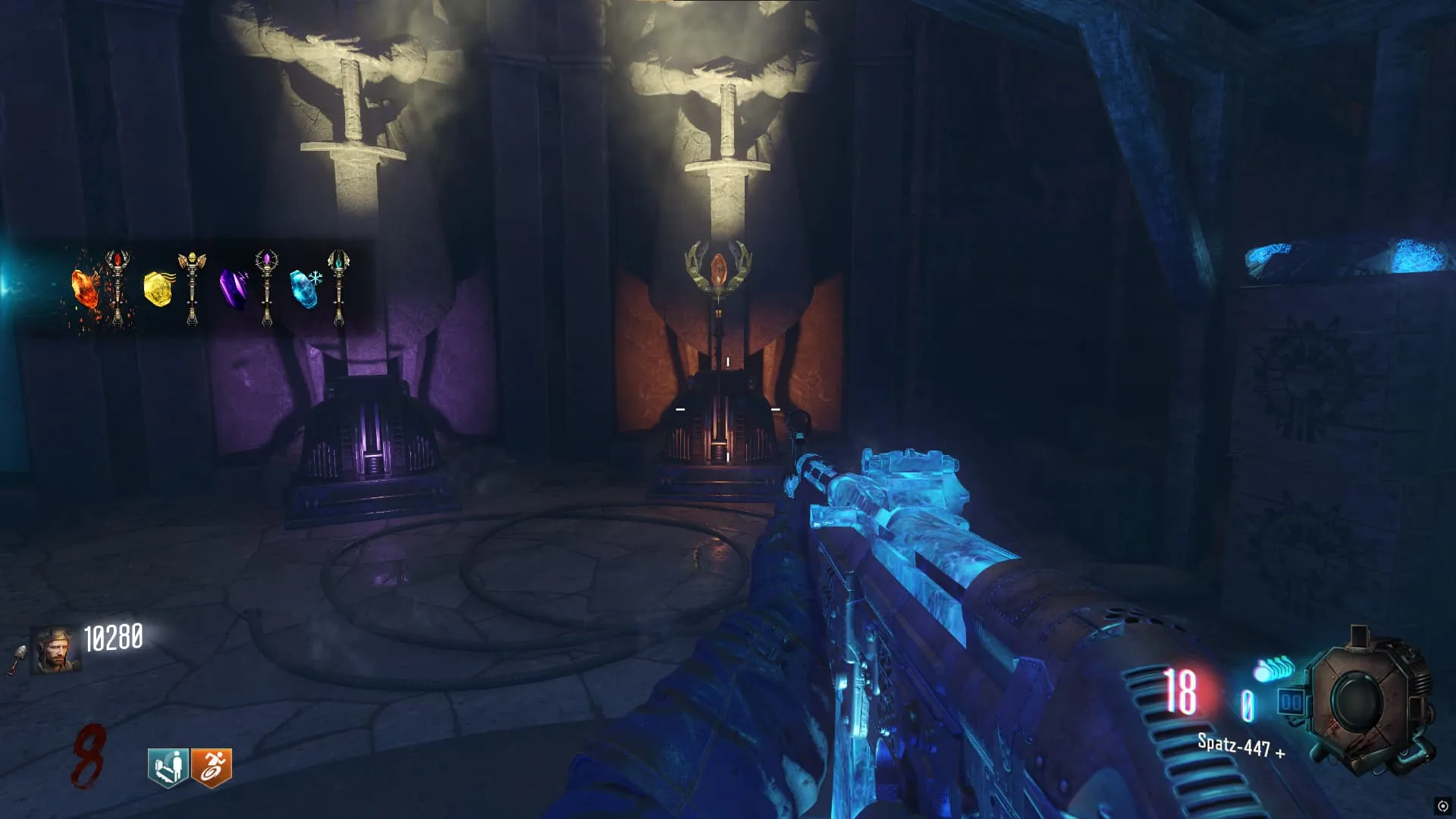Select the orange fire gem icon
1456x819 pixels.
85,289
